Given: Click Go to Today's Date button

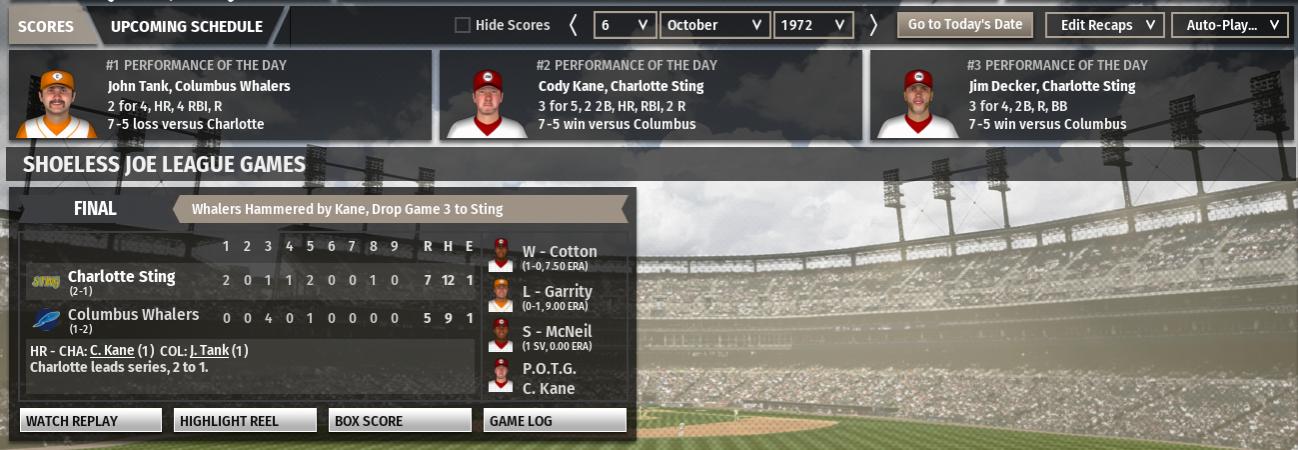Looking at the screenshot, I should click(965, 25).
